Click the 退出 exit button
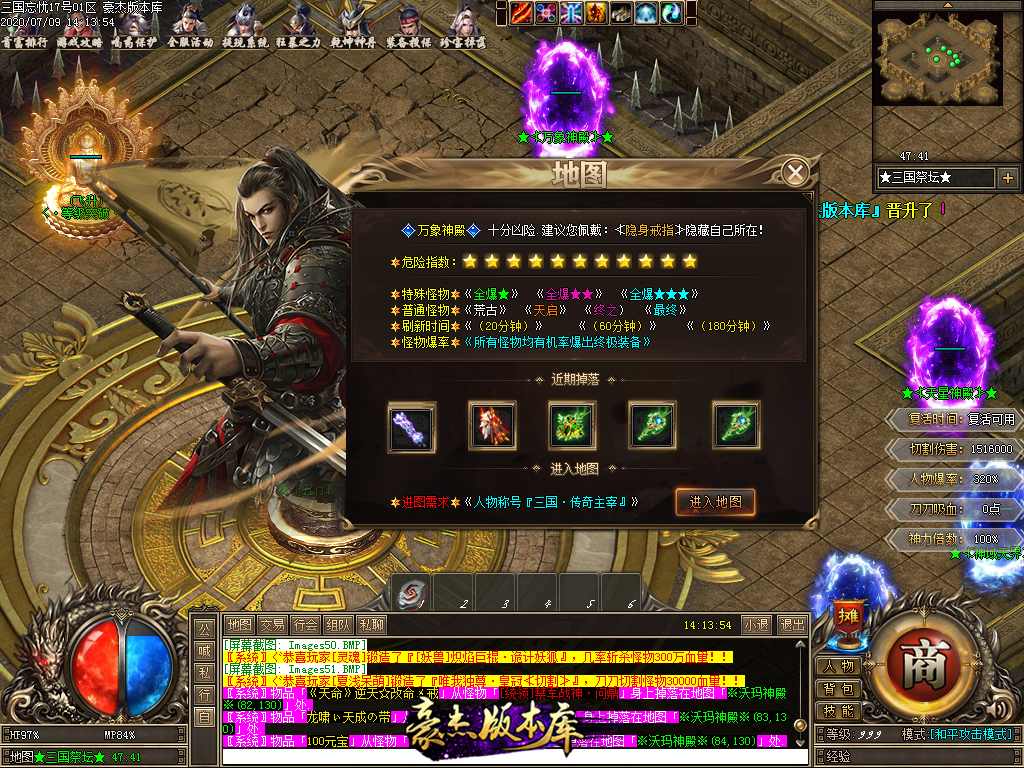Image resolution: width=1024 pixels, height=768 pixels. point(791,625)
